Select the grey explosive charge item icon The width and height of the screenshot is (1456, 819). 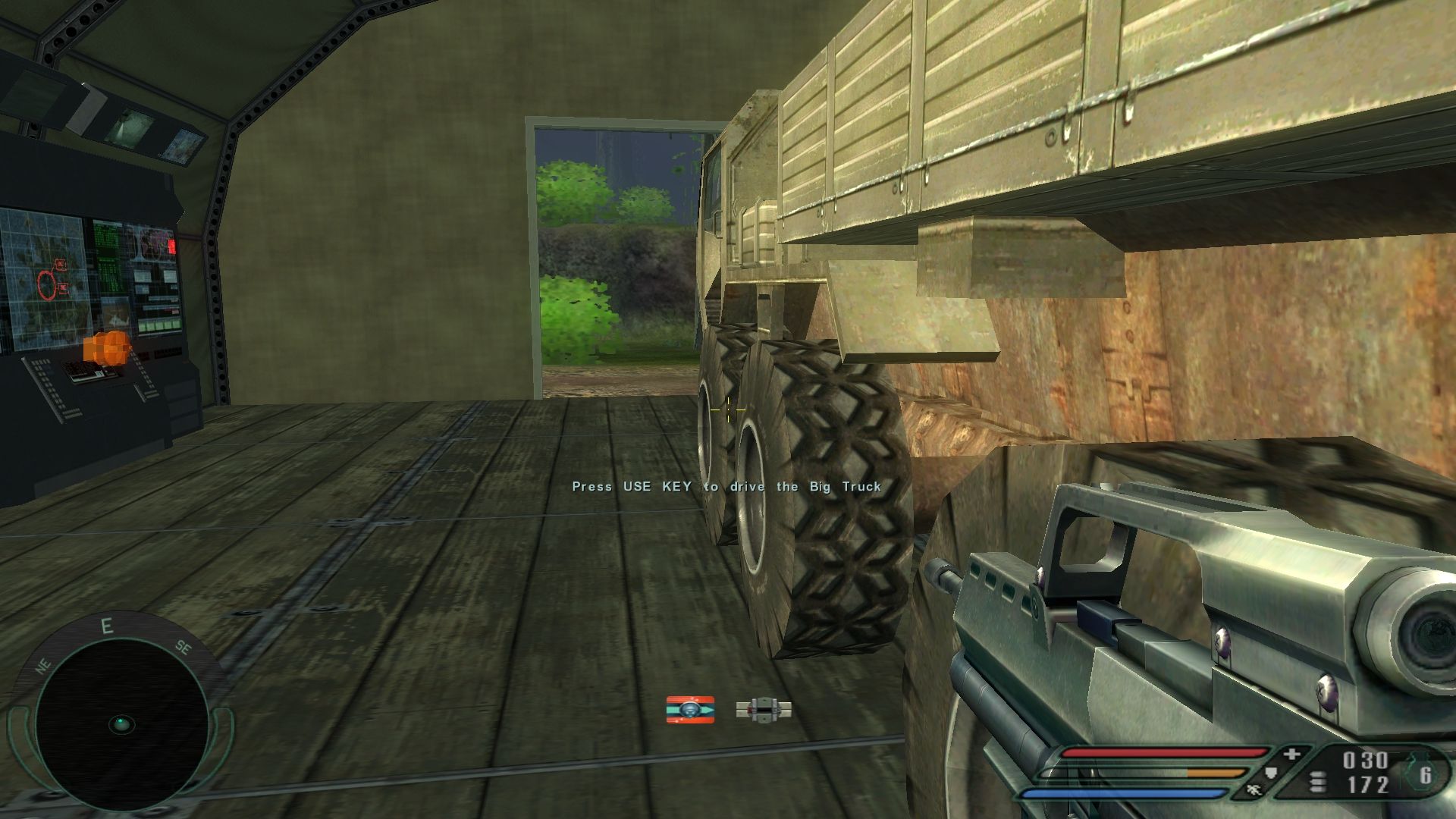pos(764,710)
